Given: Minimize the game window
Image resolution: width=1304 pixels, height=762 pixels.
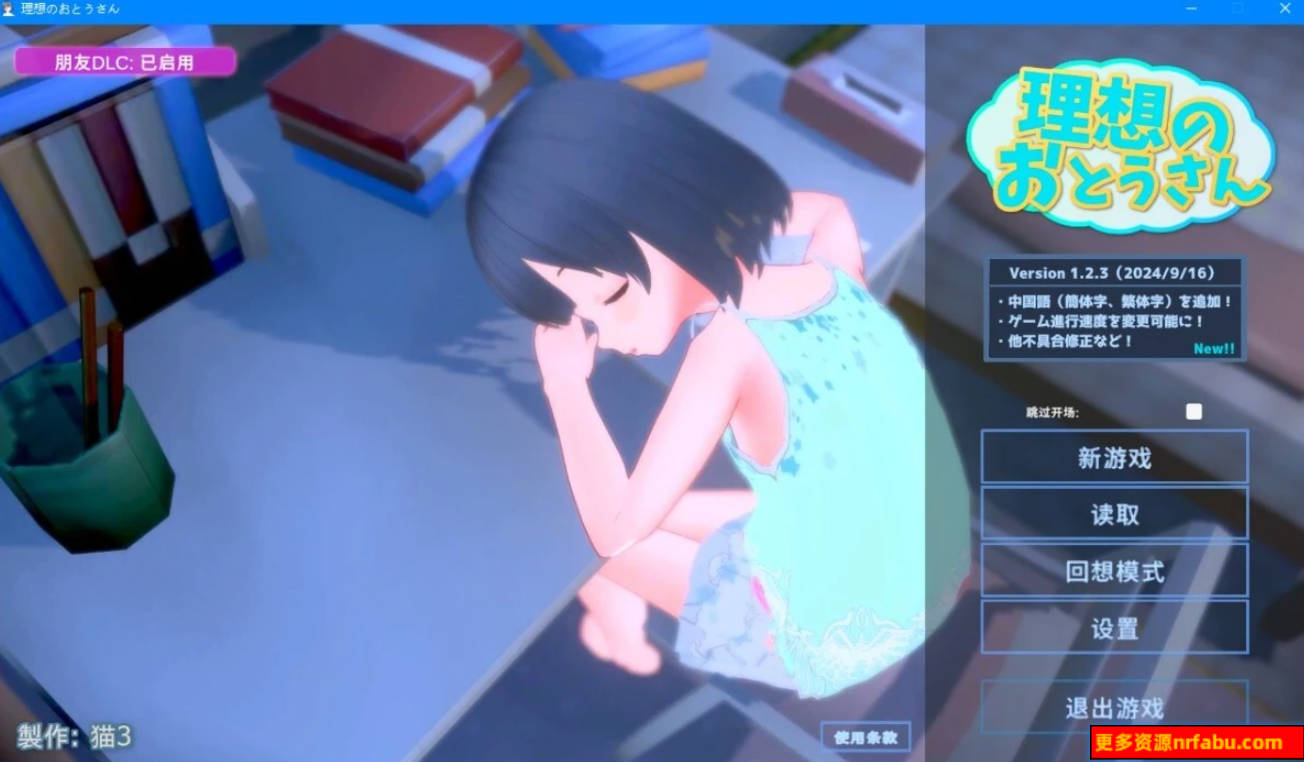Looking at the screenshot, I should pyautogui.click(x=1190, y=9).
